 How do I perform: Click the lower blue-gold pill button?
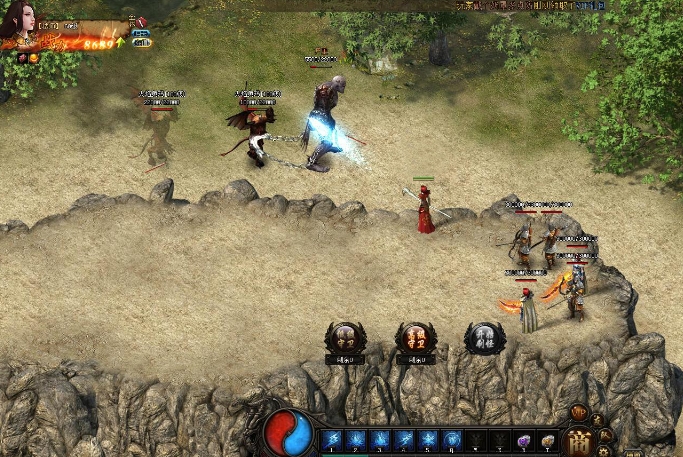pos(141,44)
